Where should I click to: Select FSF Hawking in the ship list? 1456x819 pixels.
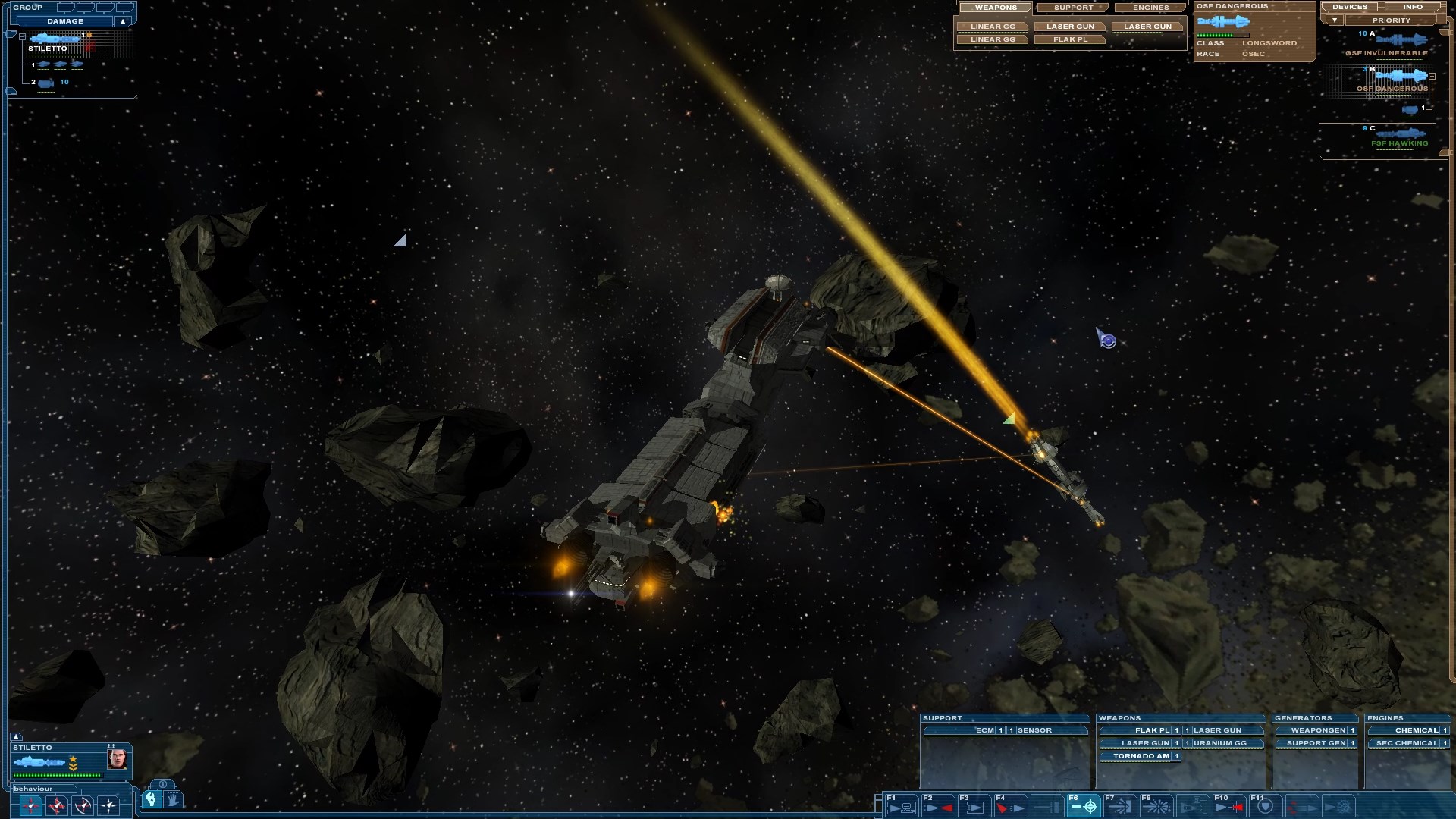pyautogui.click(x=1399, y=143)
